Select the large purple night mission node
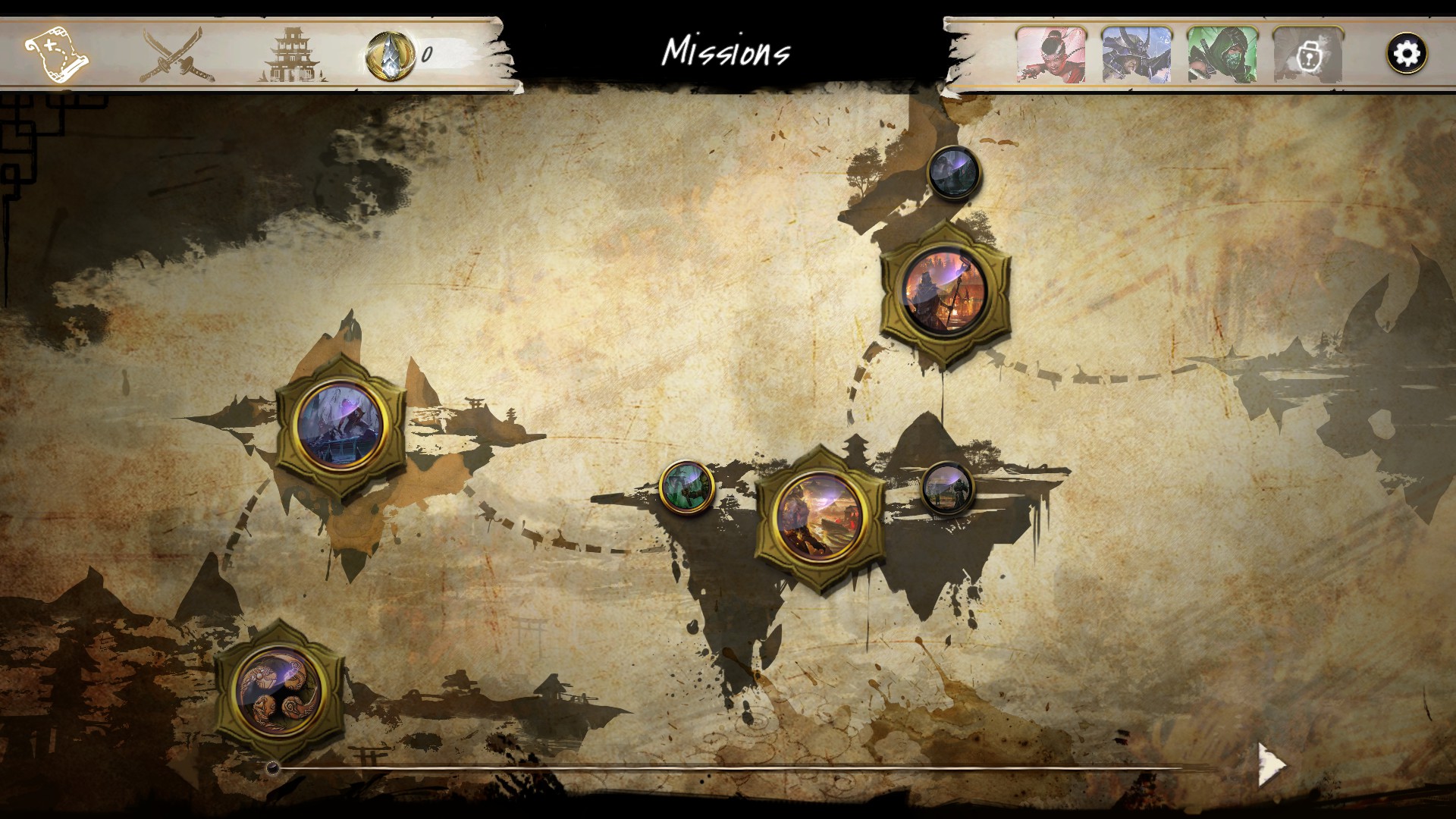Screen dimensions: 1456x819 [340, 425]
